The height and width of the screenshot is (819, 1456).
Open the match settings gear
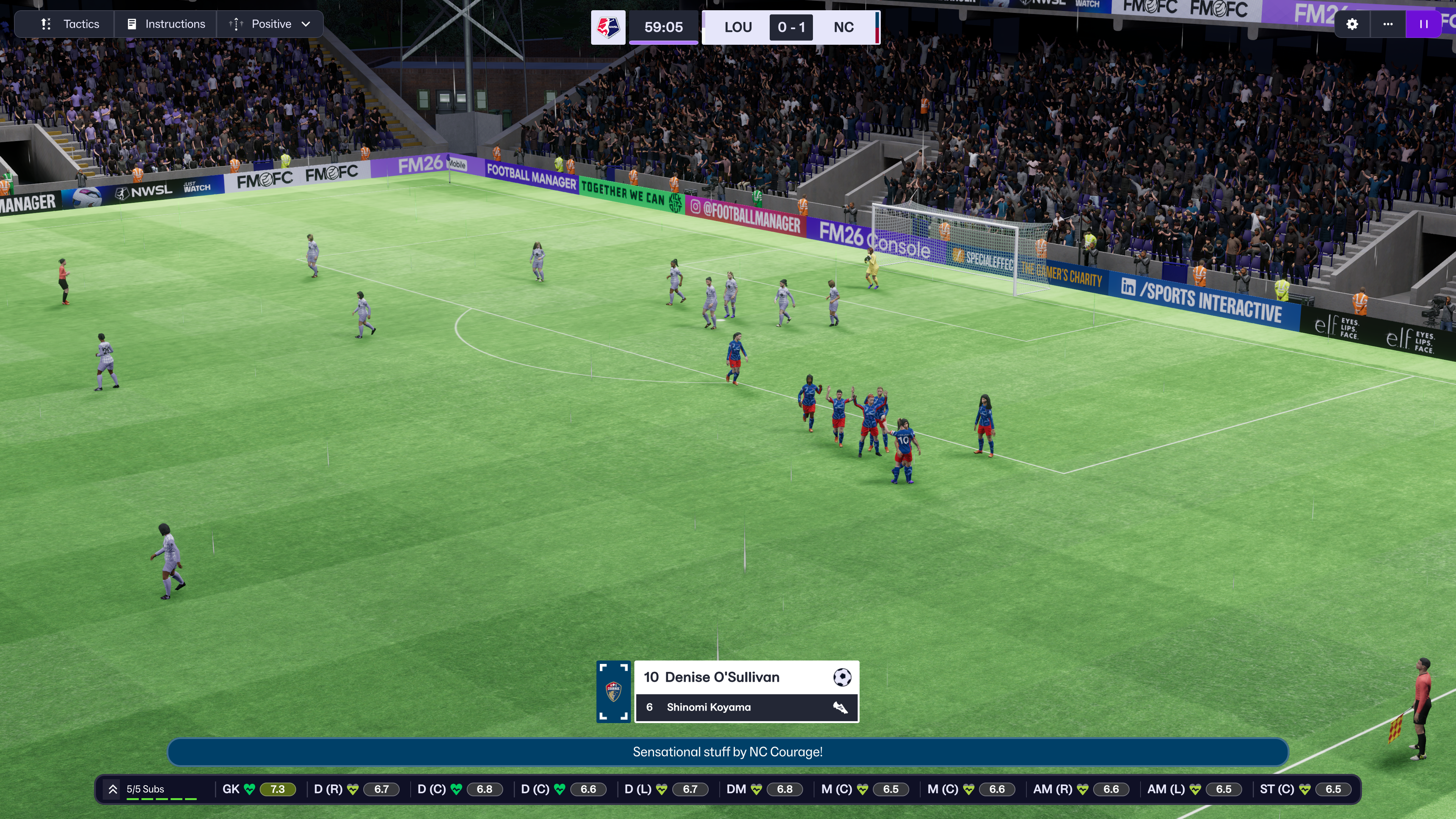1352,24
